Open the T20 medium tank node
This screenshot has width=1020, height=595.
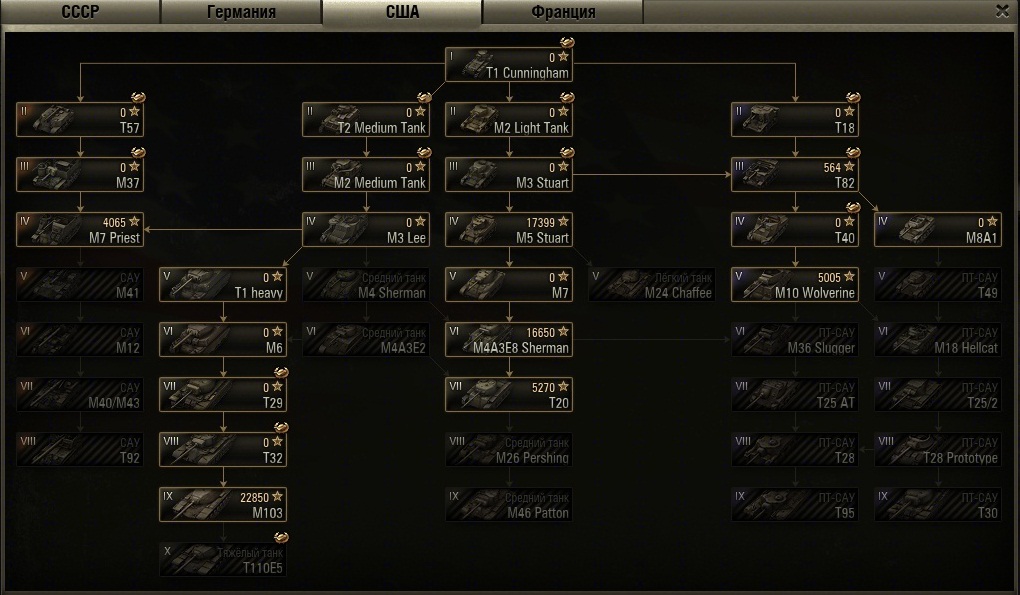point(509,395)
